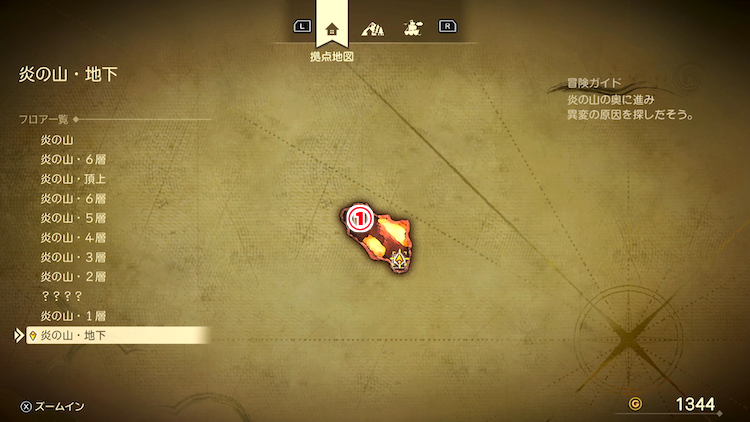The width and height of the screenshot is (750, 422).
Task: Pick 炎の山・5層 in the floor list
Action: point(73,218)
